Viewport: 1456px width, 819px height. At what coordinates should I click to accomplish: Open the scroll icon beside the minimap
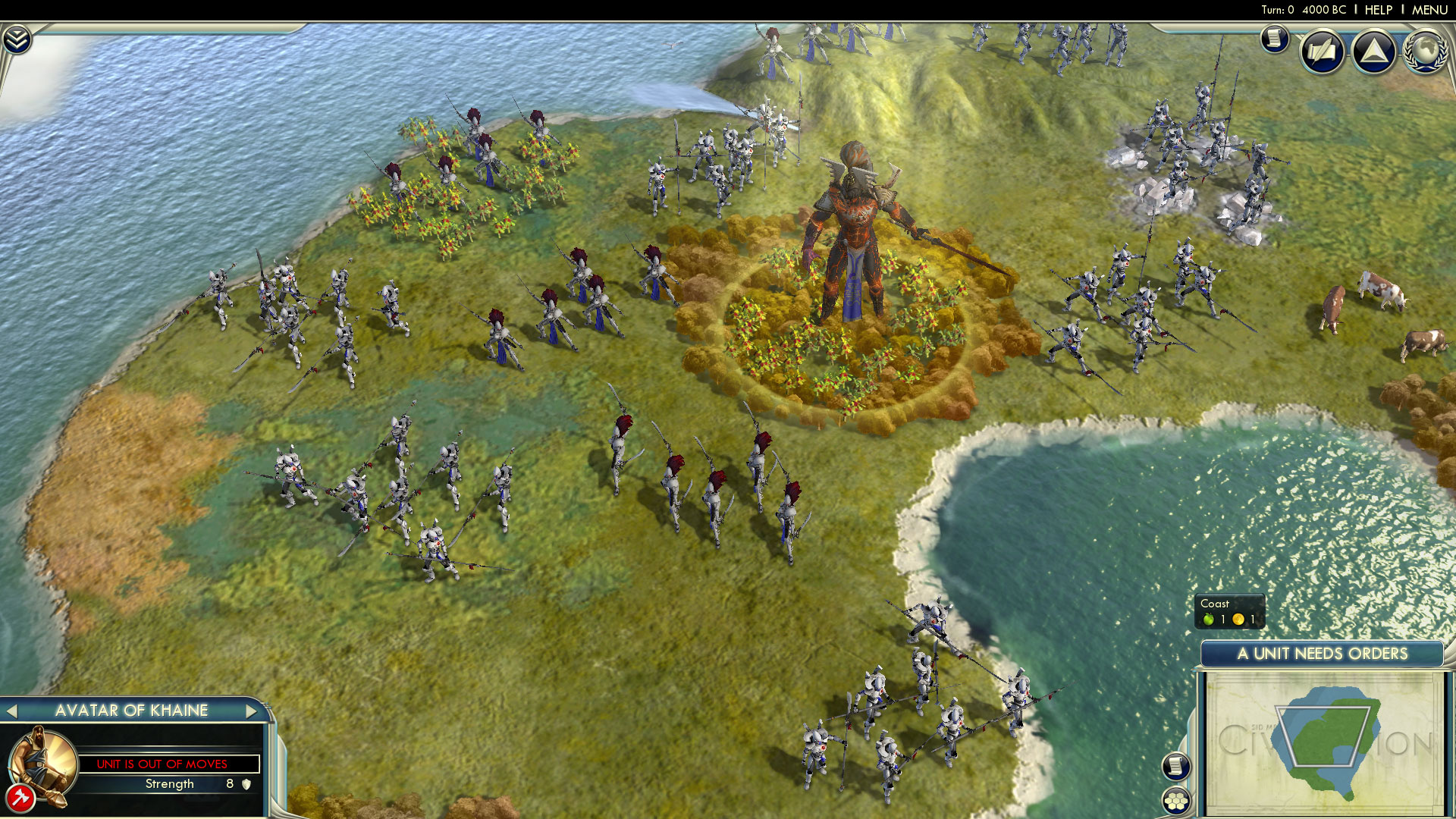(1175, 765)
